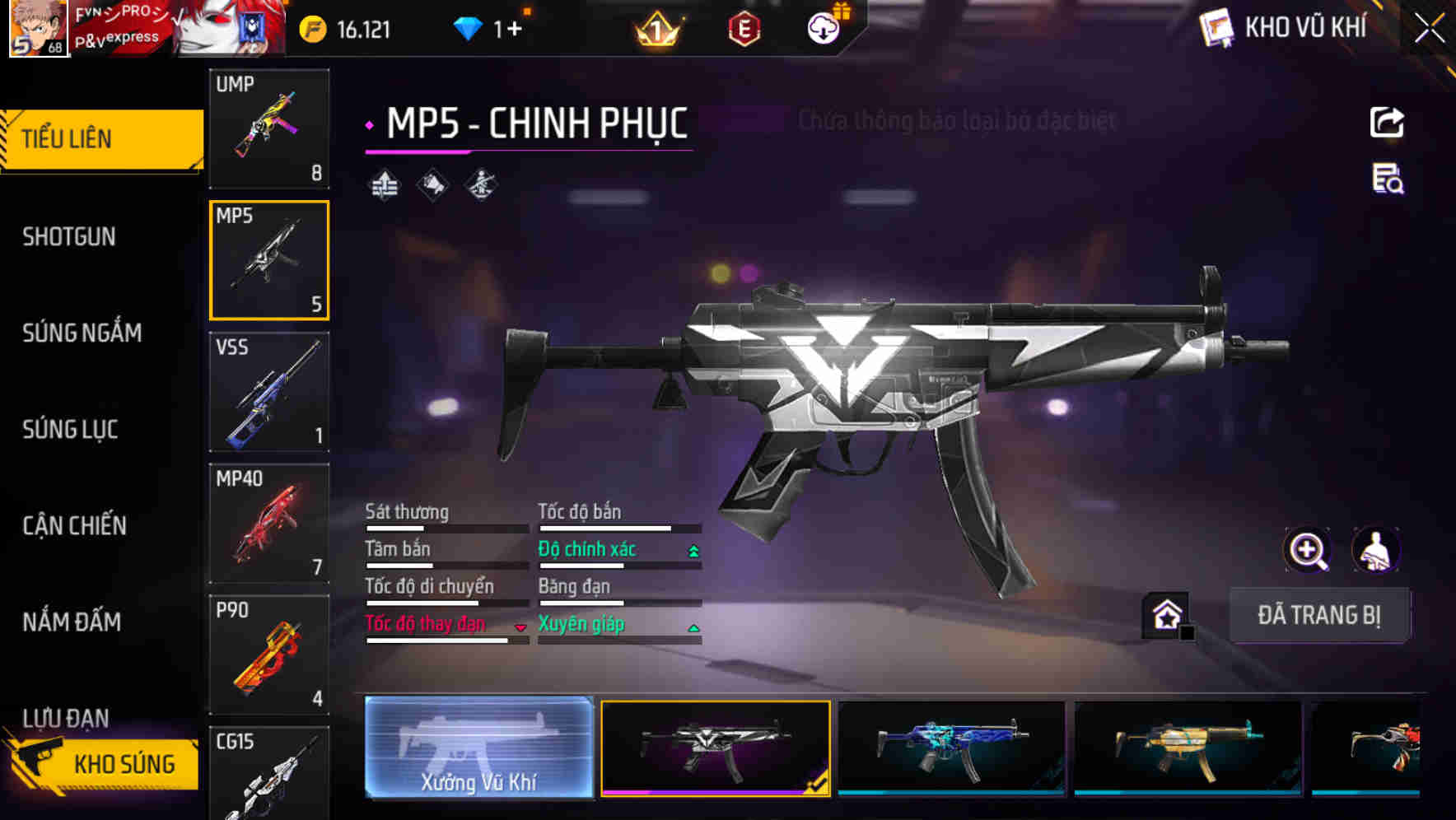
Task: Choose the UMP weapon tile
Action: pyautogui.click(x=269, y=128)
